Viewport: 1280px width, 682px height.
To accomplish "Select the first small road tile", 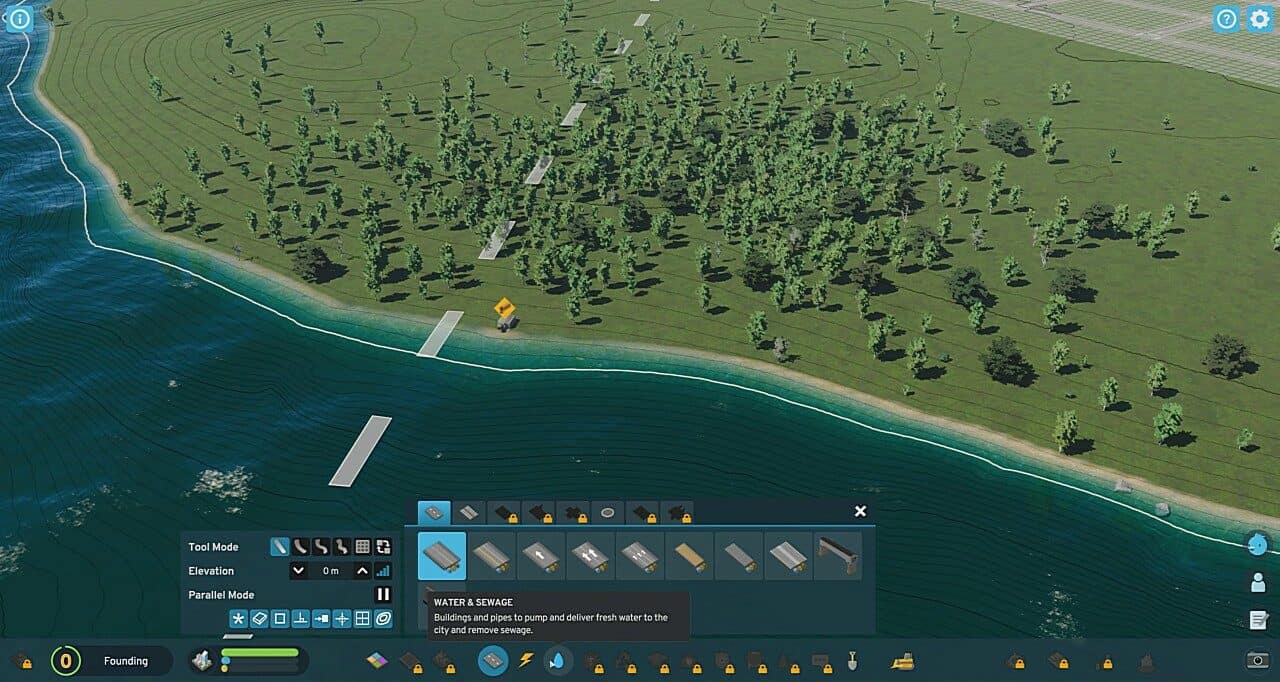I will coord(442,556).
